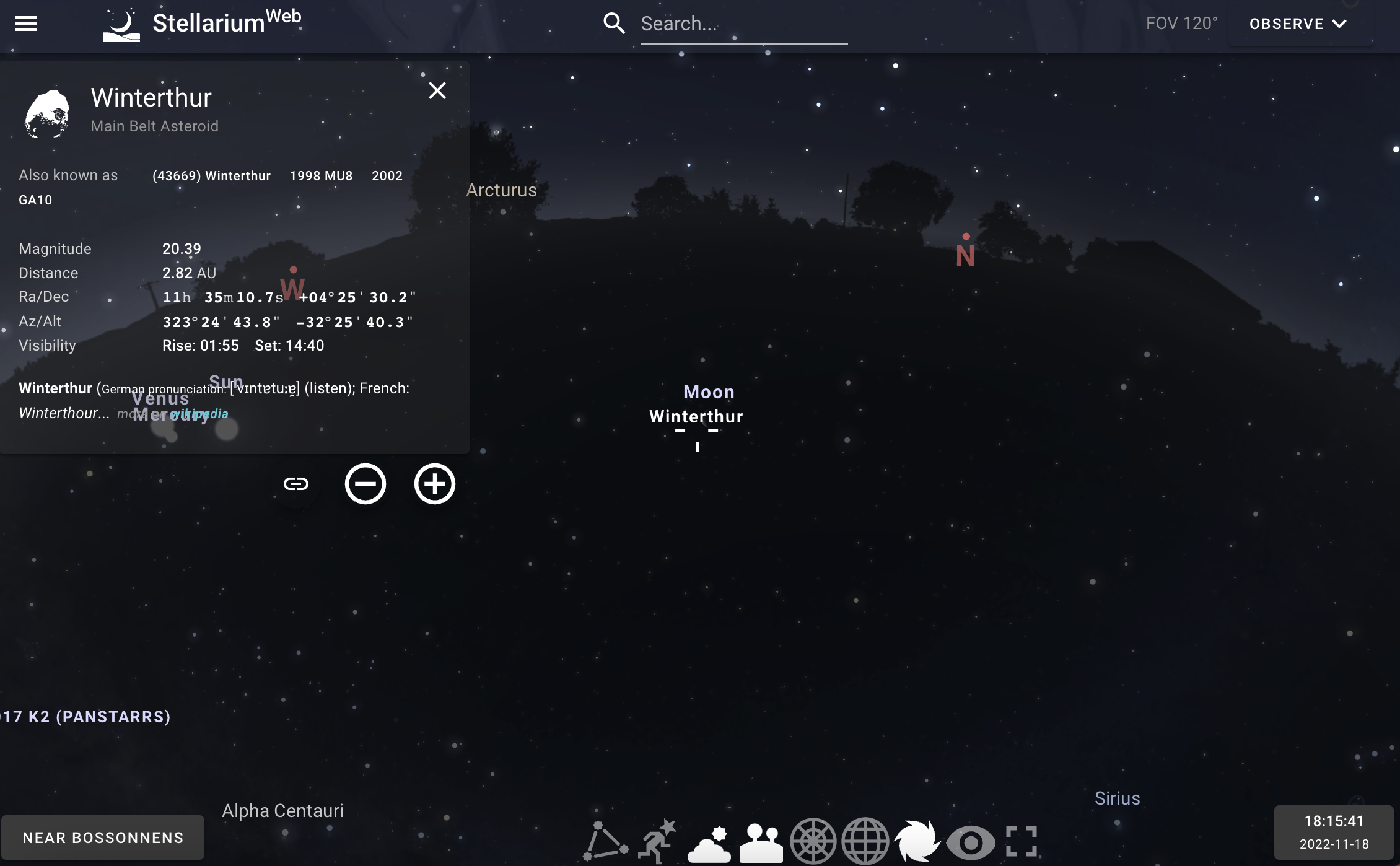Close the Winterthur info panel
This screenshot has width=1400, height=866.
[438, 90]
